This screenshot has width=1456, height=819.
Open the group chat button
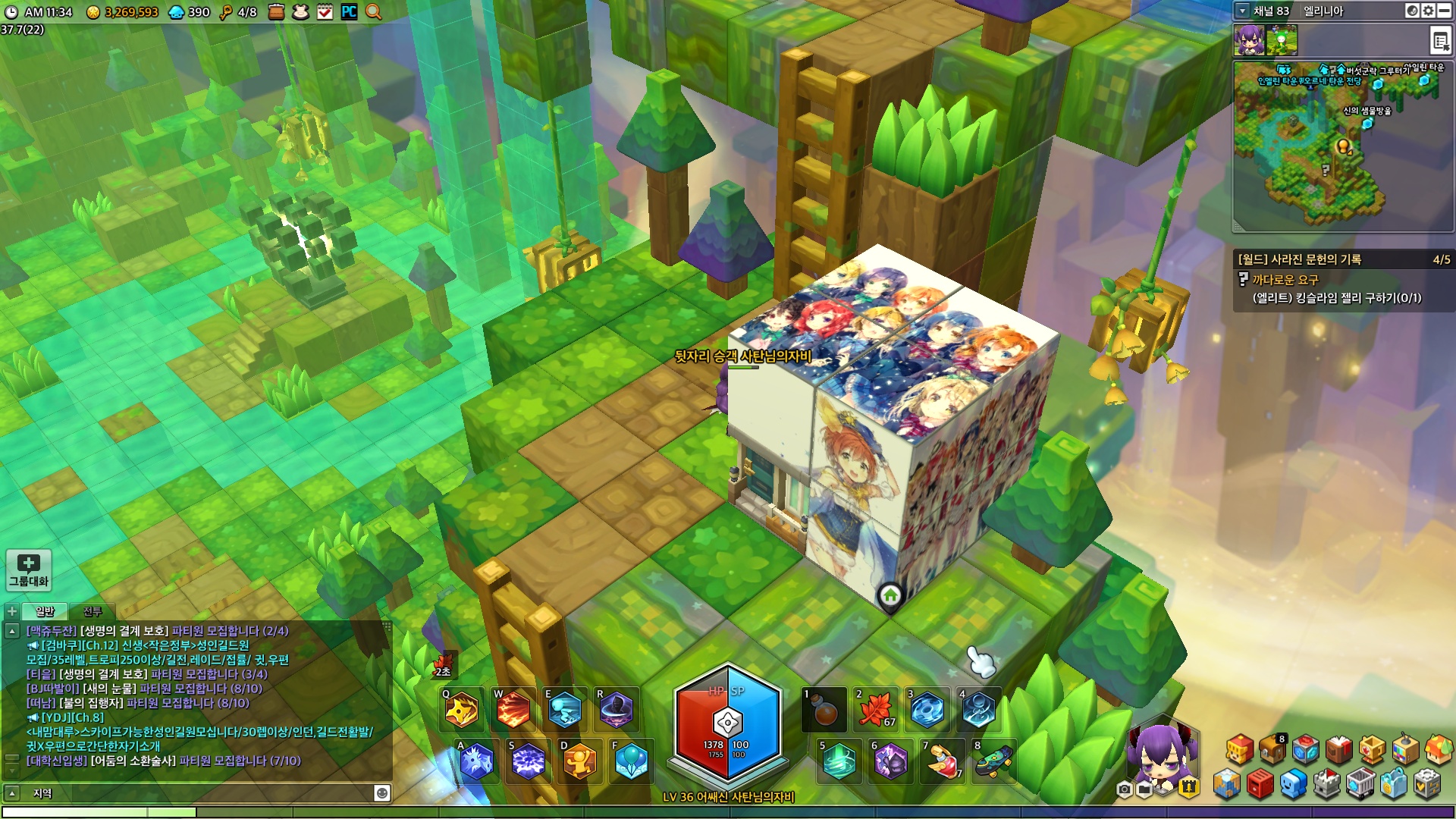coord(29,570)
